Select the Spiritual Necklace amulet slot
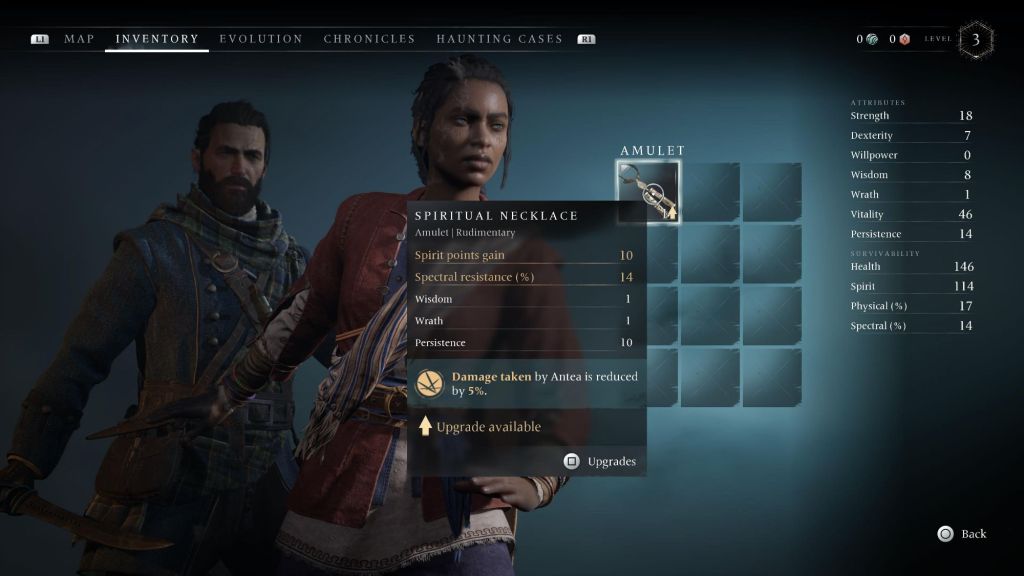Viewport: 1024px width, 576px height. pyautogui.click(x=648, y=191)
